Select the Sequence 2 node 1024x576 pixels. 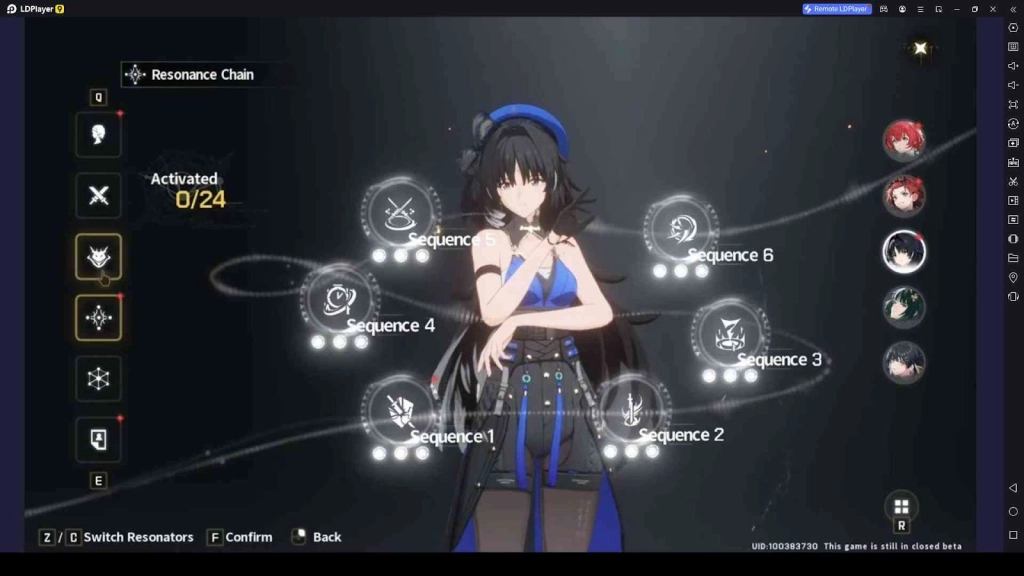(632, 408)
